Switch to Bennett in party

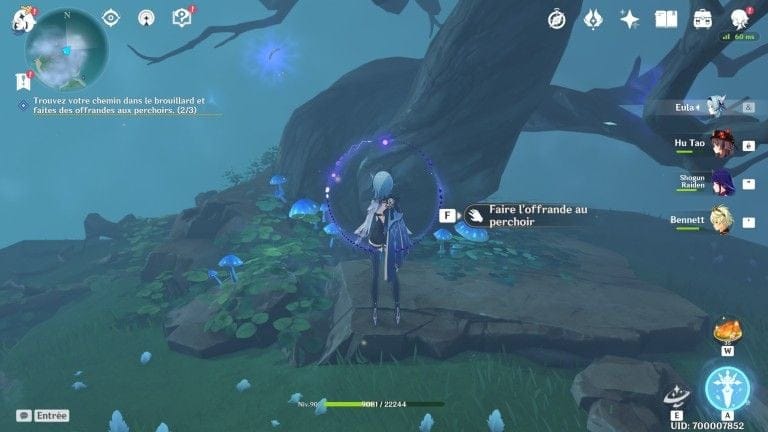[721, 219]
